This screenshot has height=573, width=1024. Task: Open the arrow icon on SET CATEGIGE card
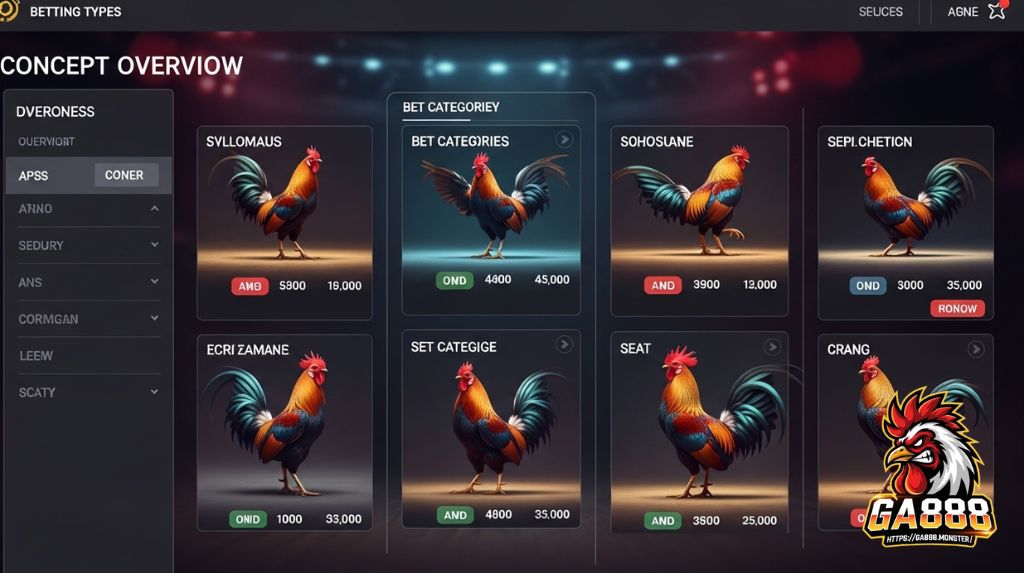coord(564,345)
